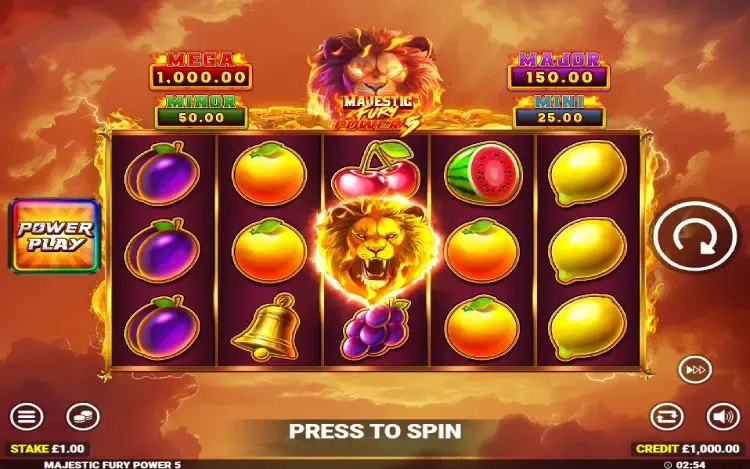The height and width of the screenshot is (469, 750).
Task: Open the hamburger menu
Action: (x=27, y=416)
